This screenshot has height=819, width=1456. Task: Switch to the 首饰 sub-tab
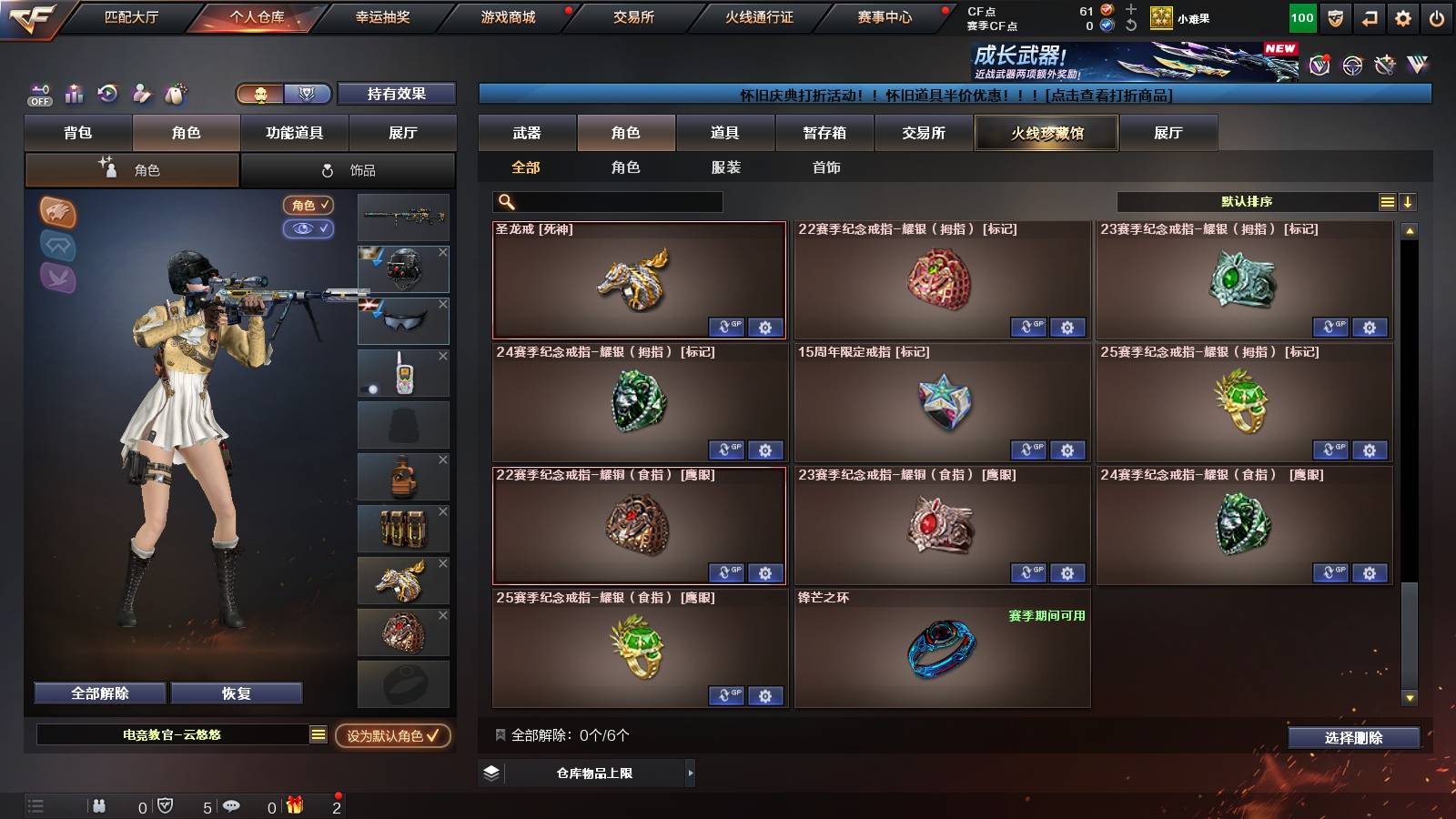pyautogui.click(x=825, y=167)
